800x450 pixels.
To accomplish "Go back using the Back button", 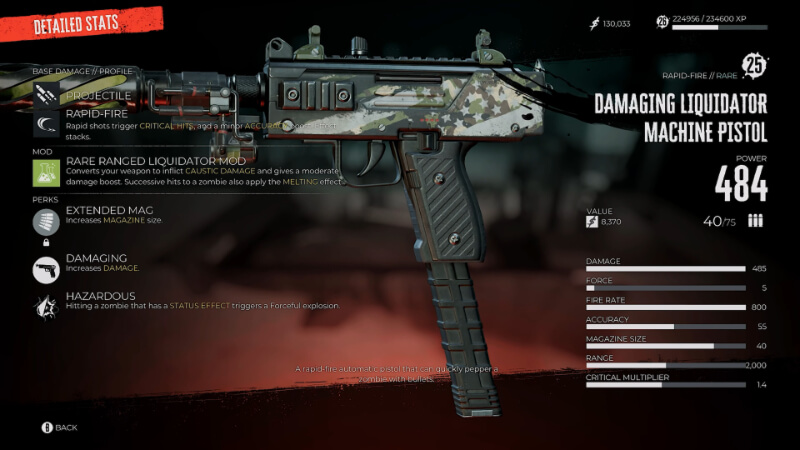I will click(x=59, y=427).
